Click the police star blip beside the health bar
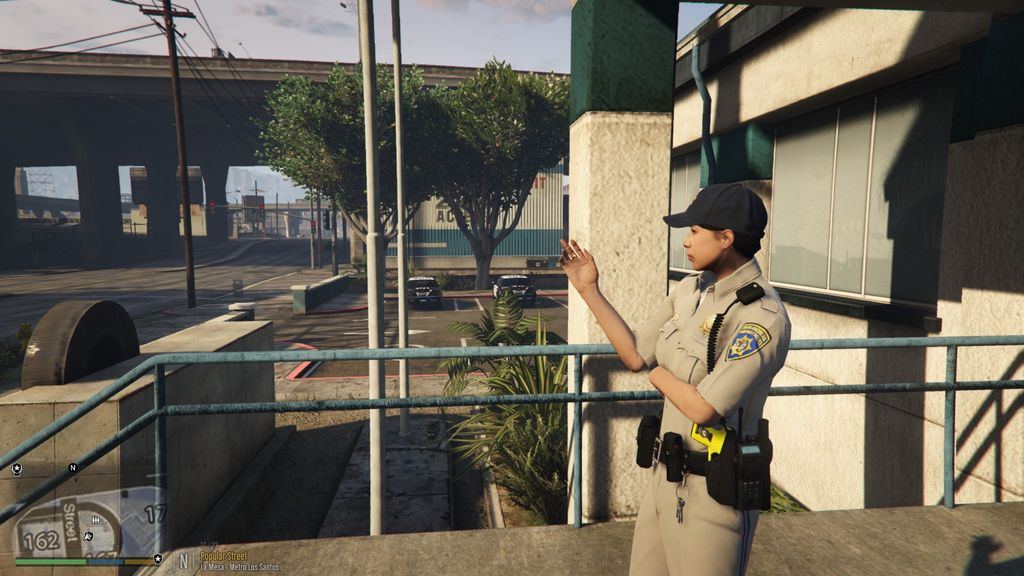 click(157, 559)
